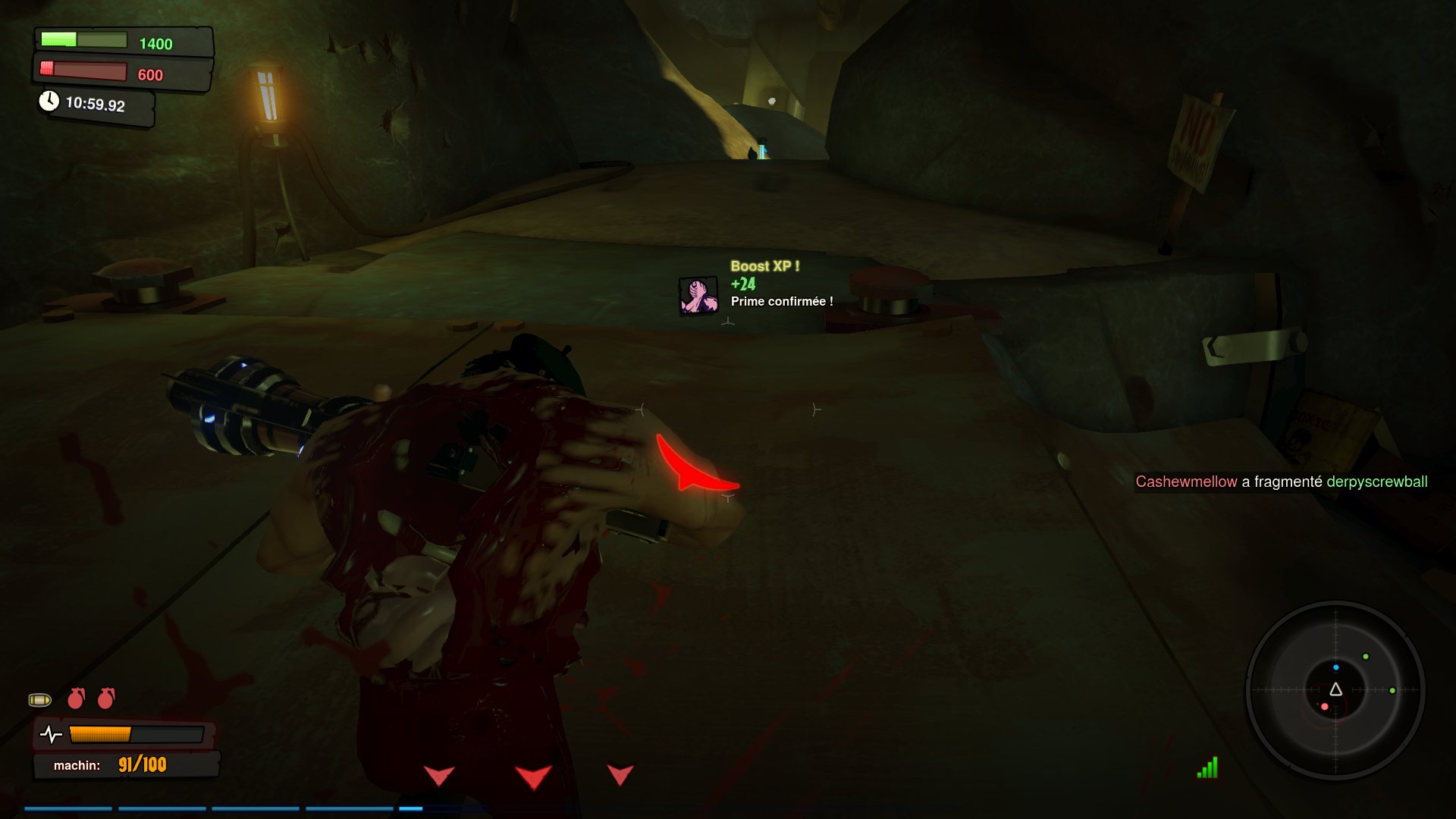Click the circular radar minimap
The height and width of the screenshot is (819, 1456).
[1335, 690]
